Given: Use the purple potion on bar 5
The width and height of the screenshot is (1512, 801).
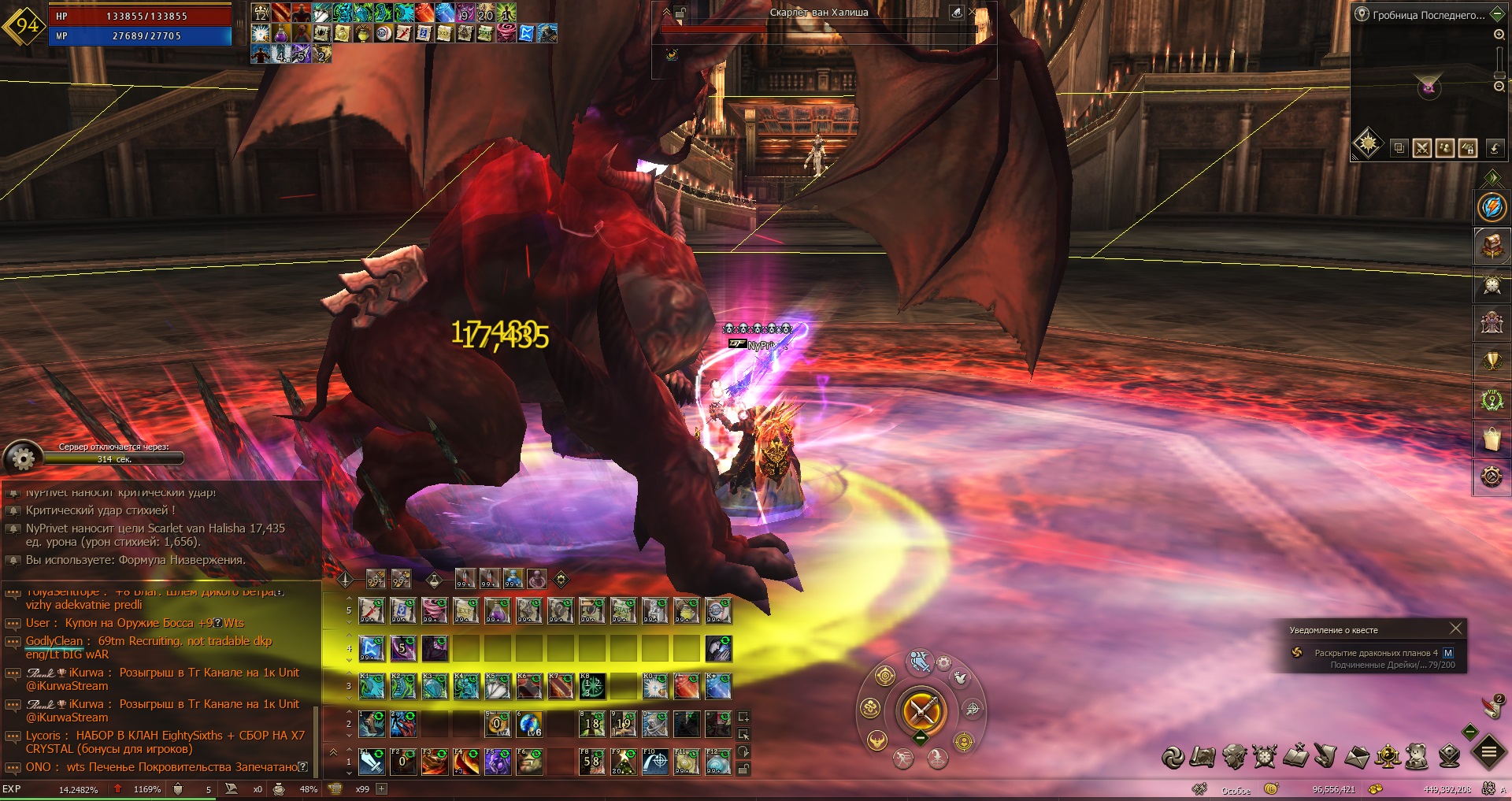Looking at the screenshot, I should (498, 610).
